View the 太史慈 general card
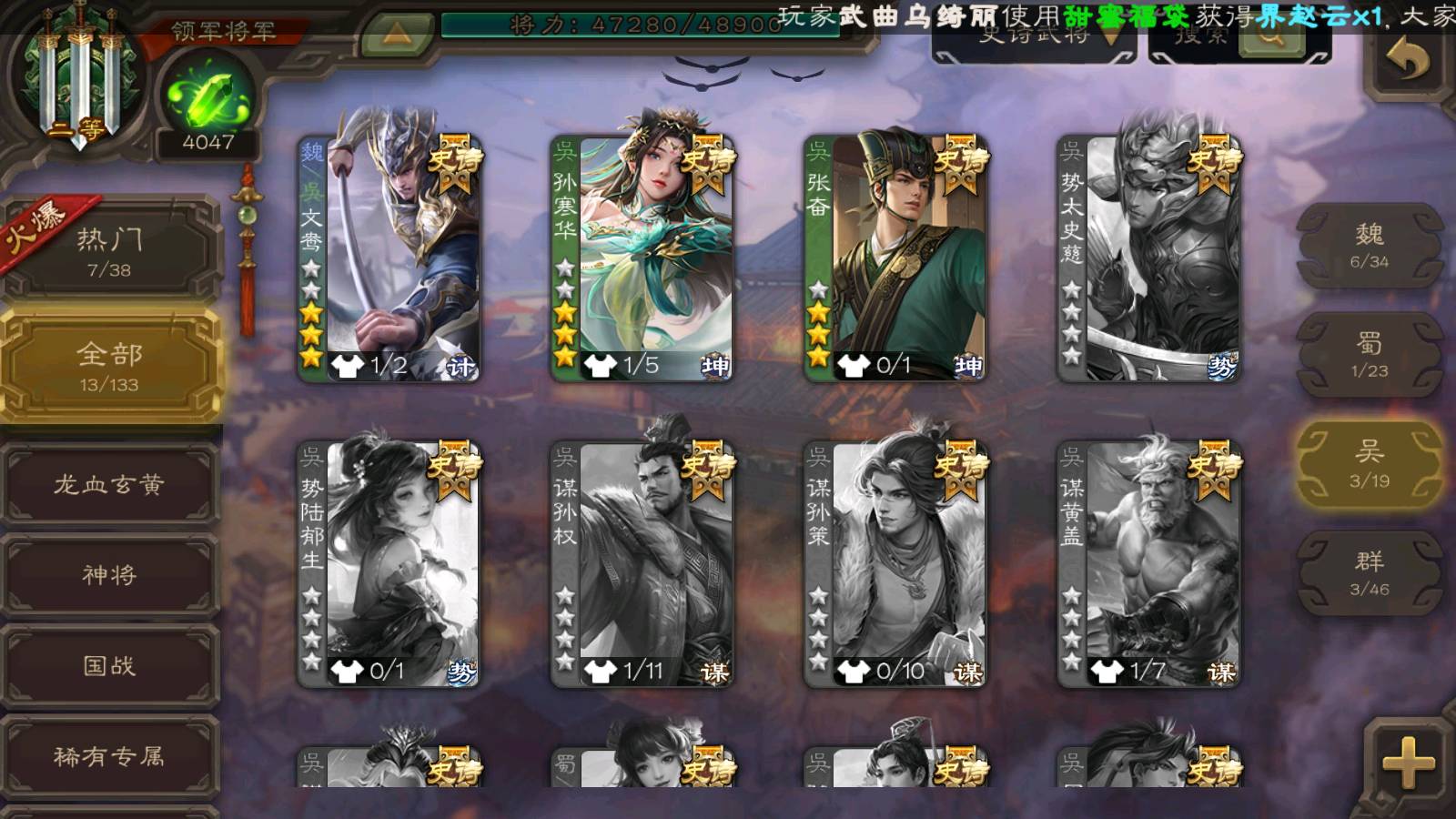The height and width of the screenshot is (819, 1456). click(x=1149, y=258)
